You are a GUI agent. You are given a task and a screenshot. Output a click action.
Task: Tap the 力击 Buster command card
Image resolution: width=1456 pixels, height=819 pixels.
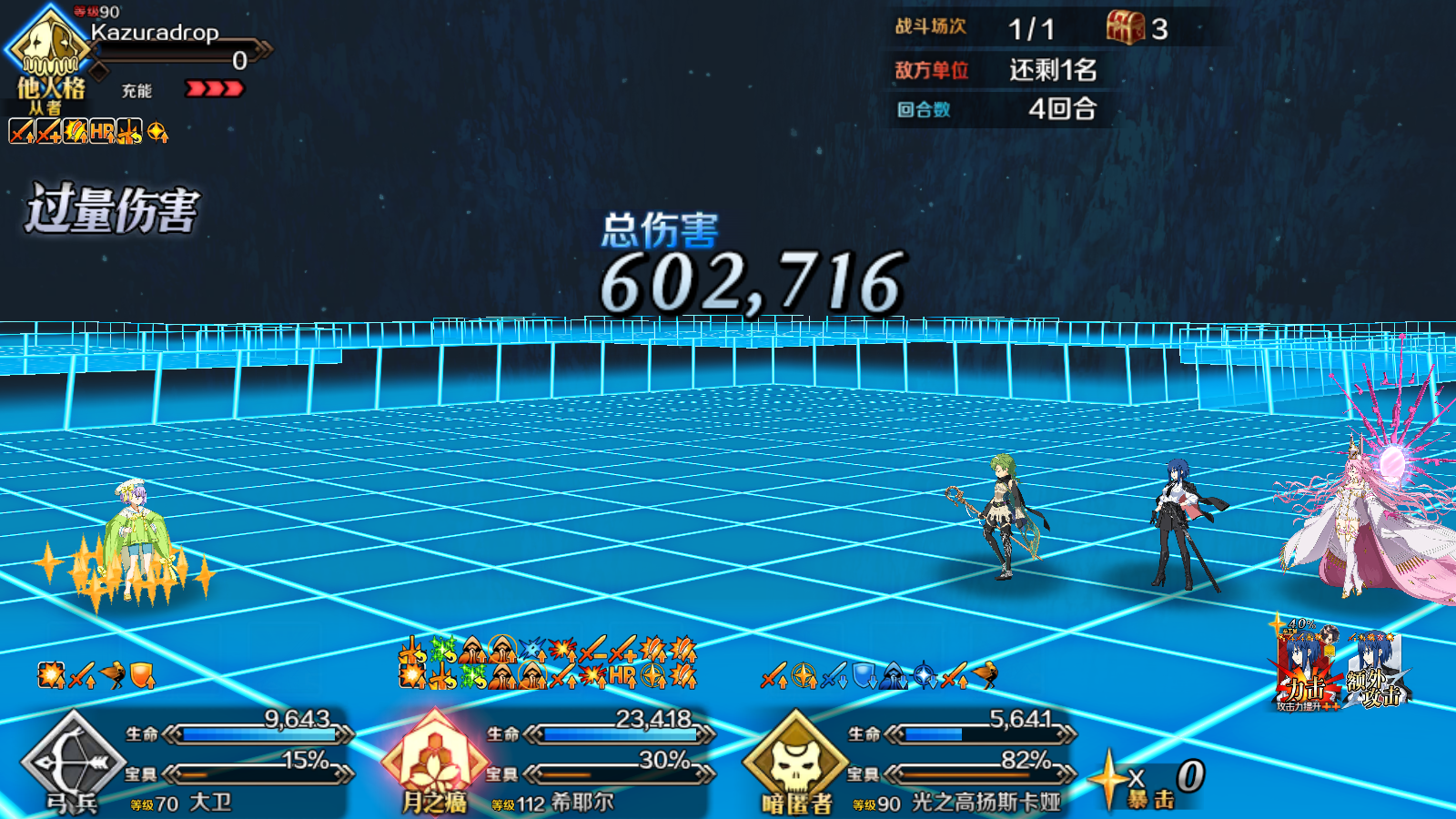tap(1307, 672)
